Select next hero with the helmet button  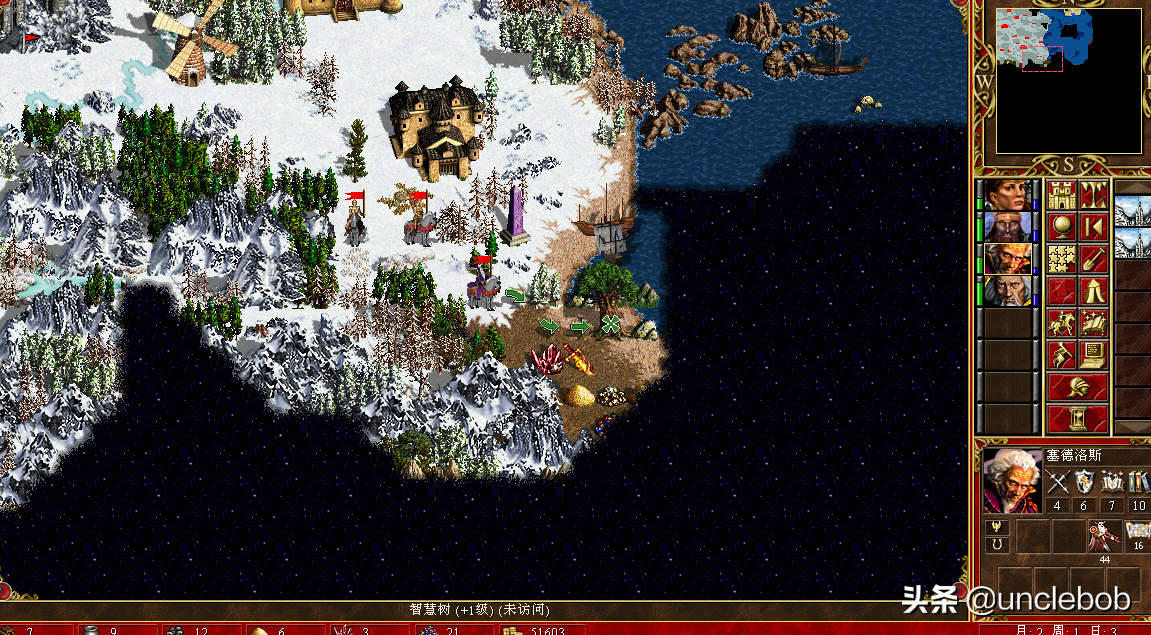pos(1077,387)
